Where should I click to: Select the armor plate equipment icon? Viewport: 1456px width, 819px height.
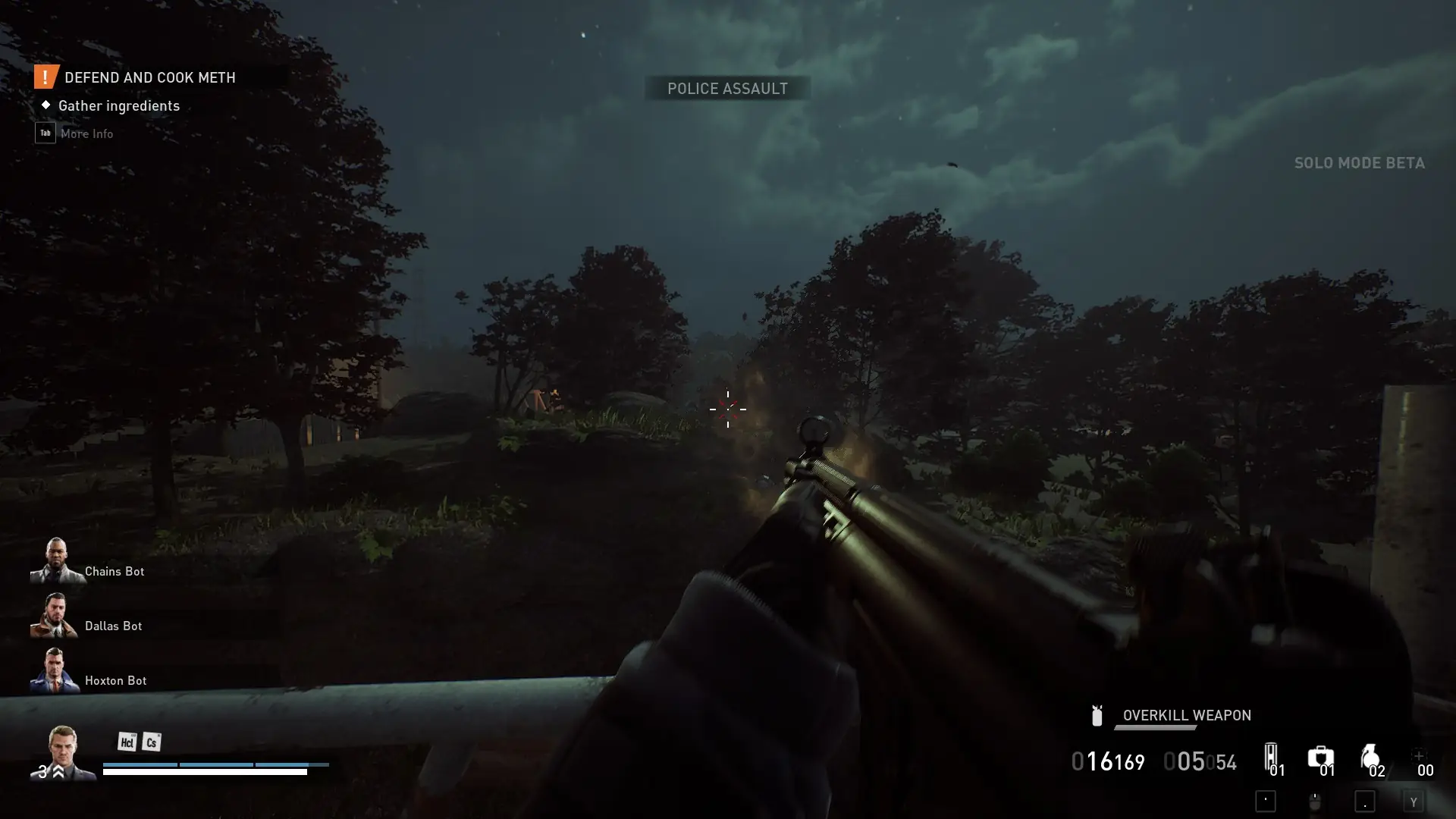click(x=1271, y=757)
